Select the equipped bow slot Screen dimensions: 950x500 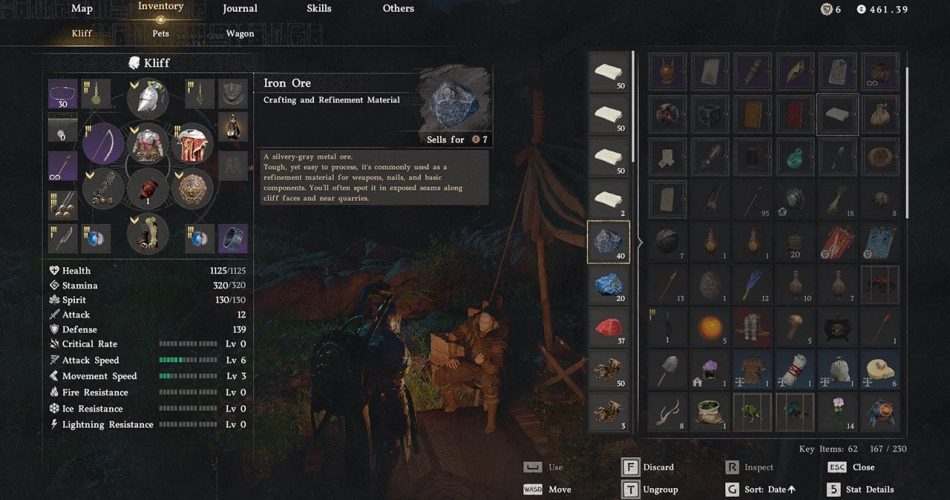click(103, 145)
